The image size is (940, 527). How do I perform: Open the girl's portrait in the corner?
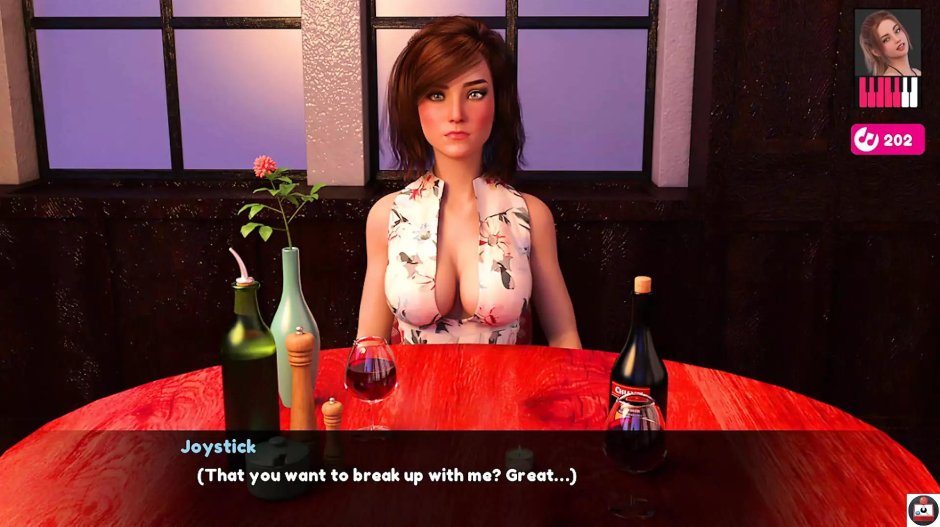(887, 42)
